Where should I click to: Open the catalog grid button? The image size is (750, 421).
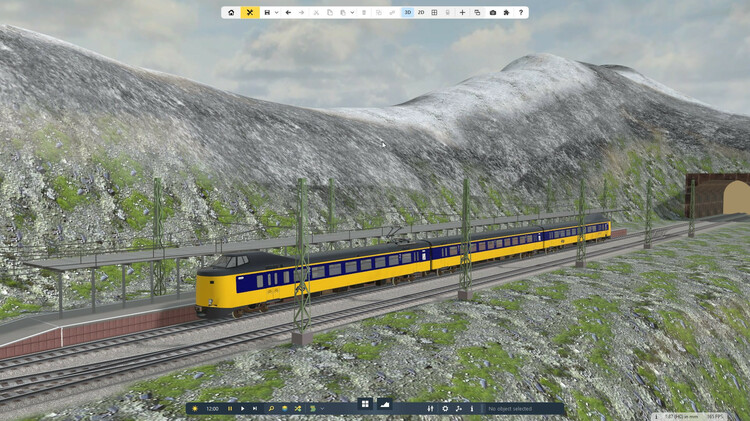point(365,404)
